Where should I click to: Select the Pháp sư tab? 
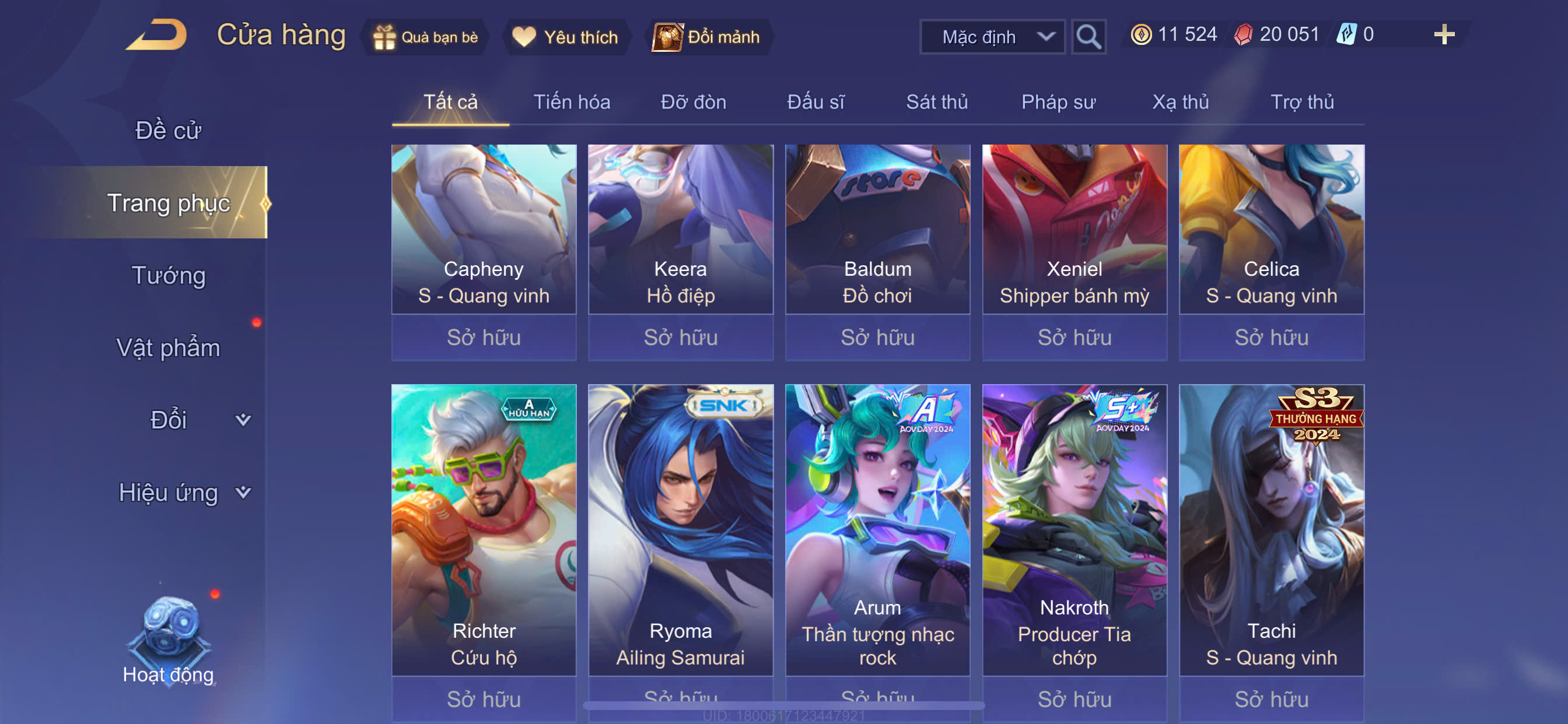pyautogui.click(x=1059, y=102)
